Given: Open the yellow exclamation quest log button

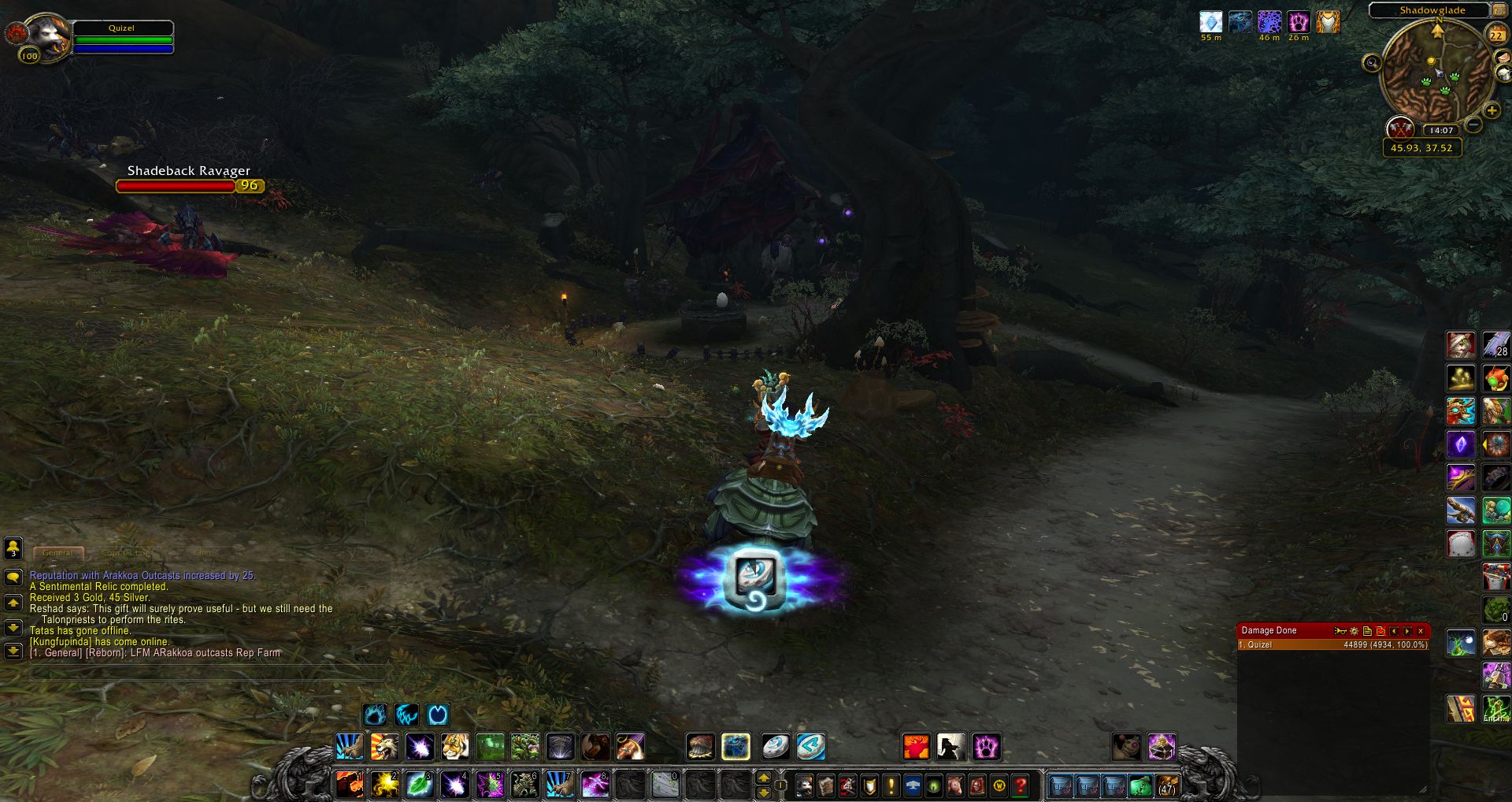Looking at the screenshot, I should tap(891, 785).
